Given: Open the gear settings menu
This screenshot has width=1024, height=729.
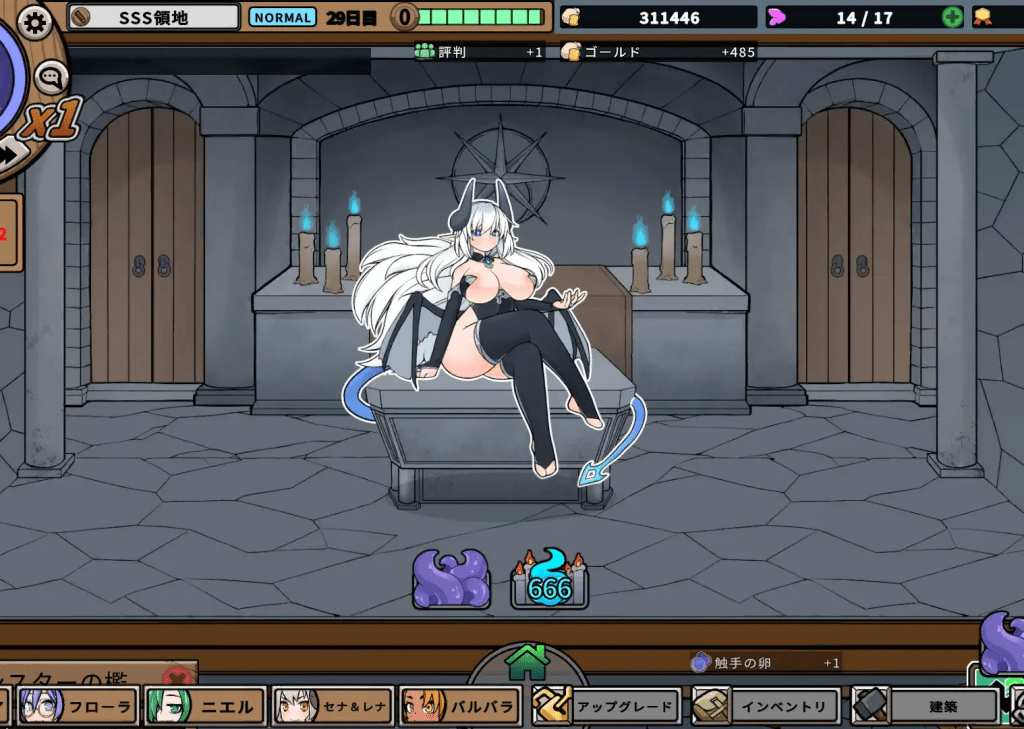Looking at the screenshot, I should pyautogui.click(x=35, y=21).
